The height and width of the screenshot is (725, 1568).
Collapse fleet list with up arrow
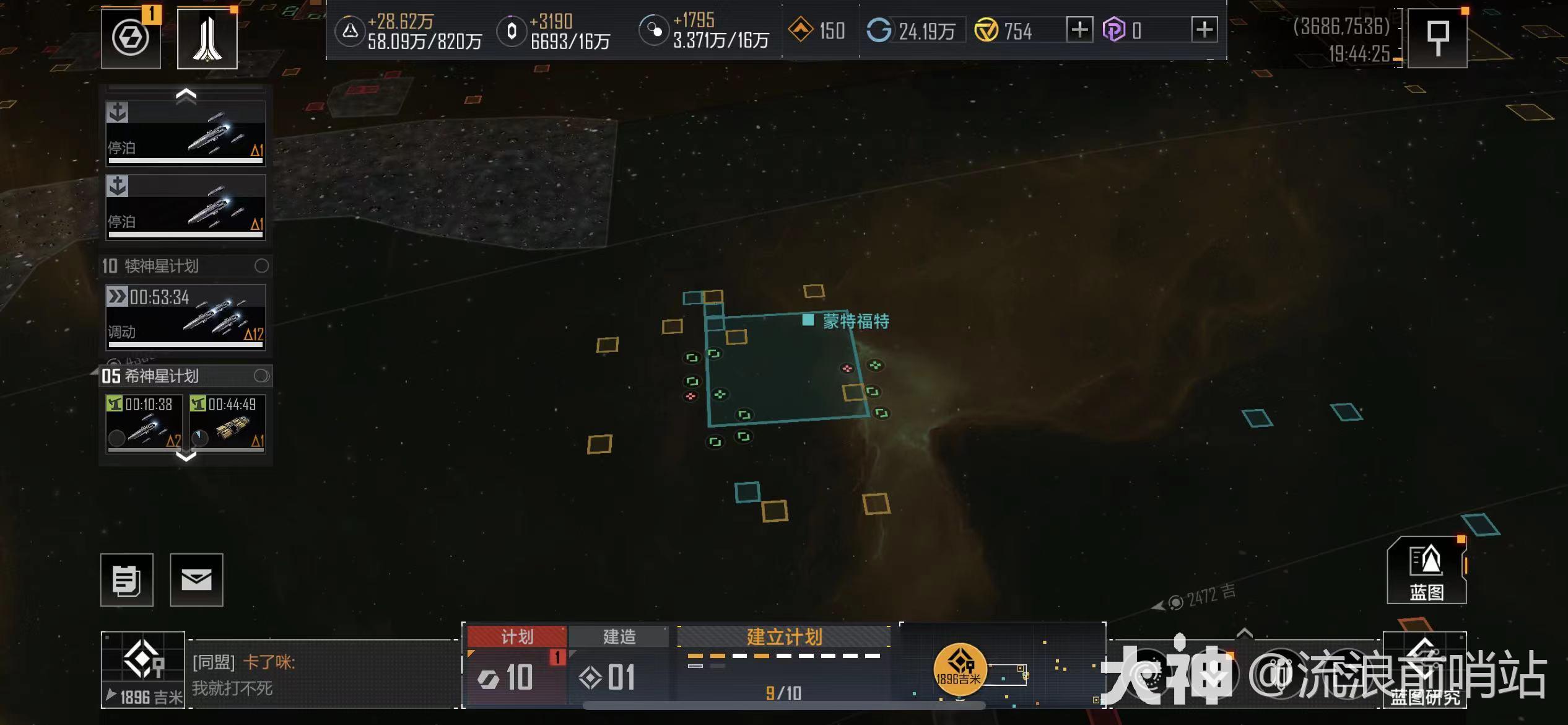pyautogui.click(x=186, y=95)
